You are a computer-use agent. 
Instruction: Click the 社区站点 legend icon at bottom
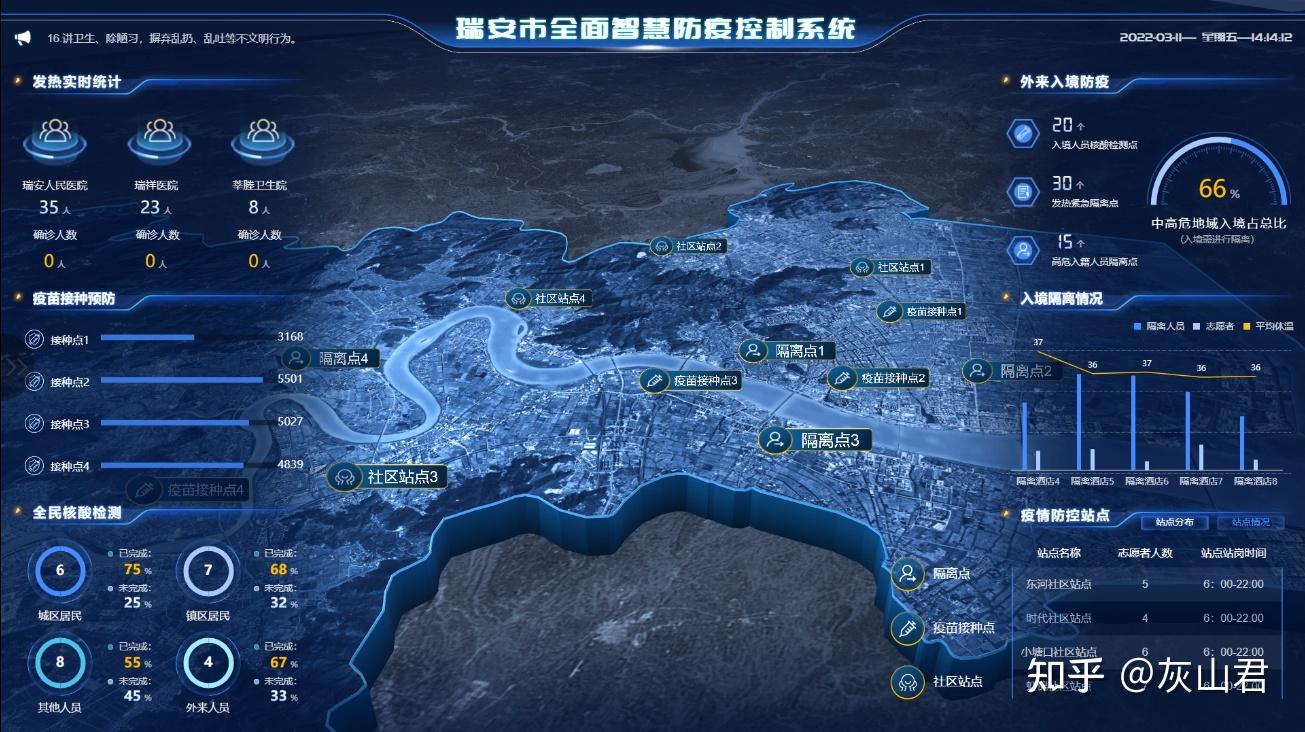pyautogui.click(x=907, y=684)
